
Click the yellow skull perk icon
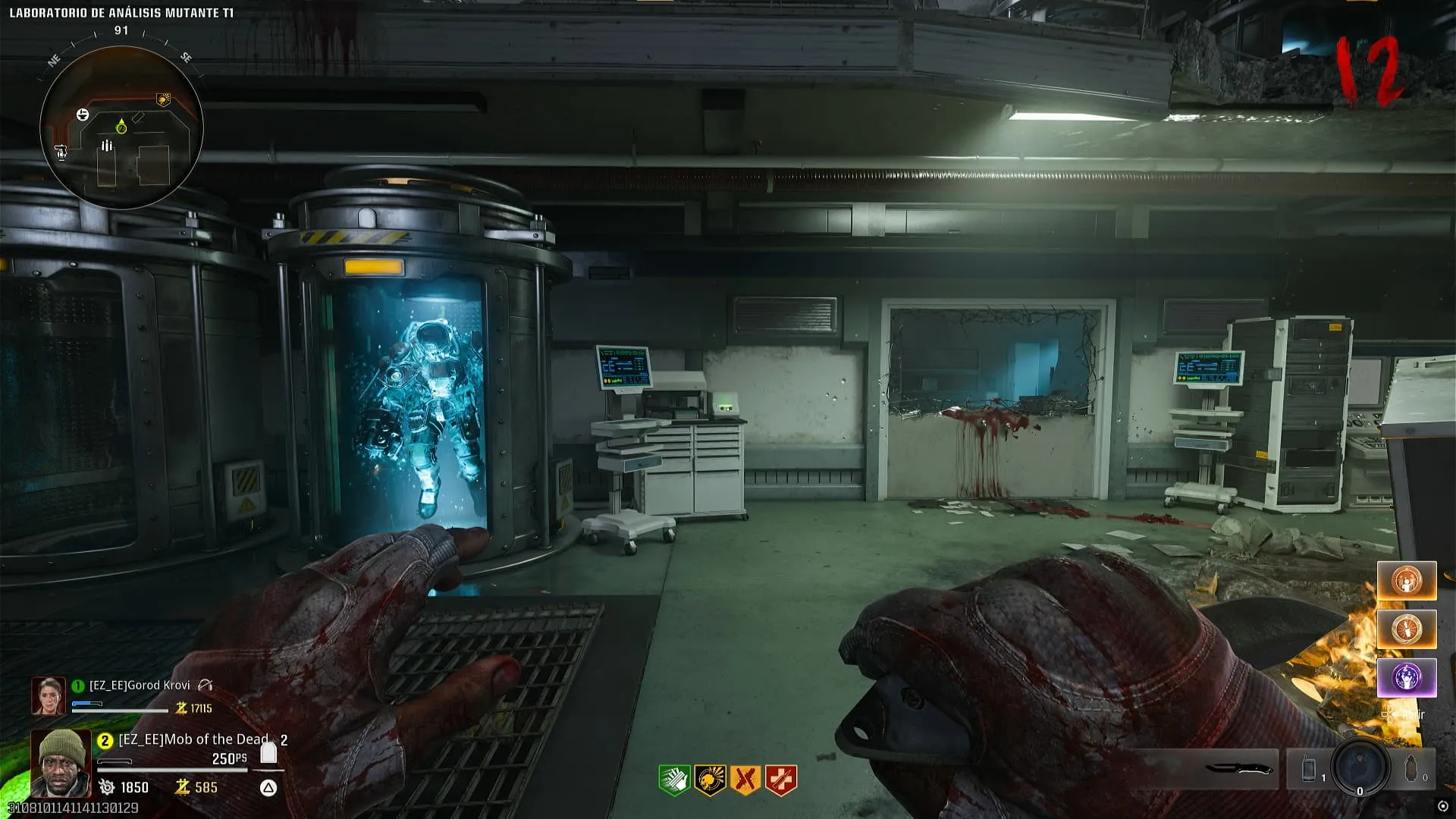point(710,780)
